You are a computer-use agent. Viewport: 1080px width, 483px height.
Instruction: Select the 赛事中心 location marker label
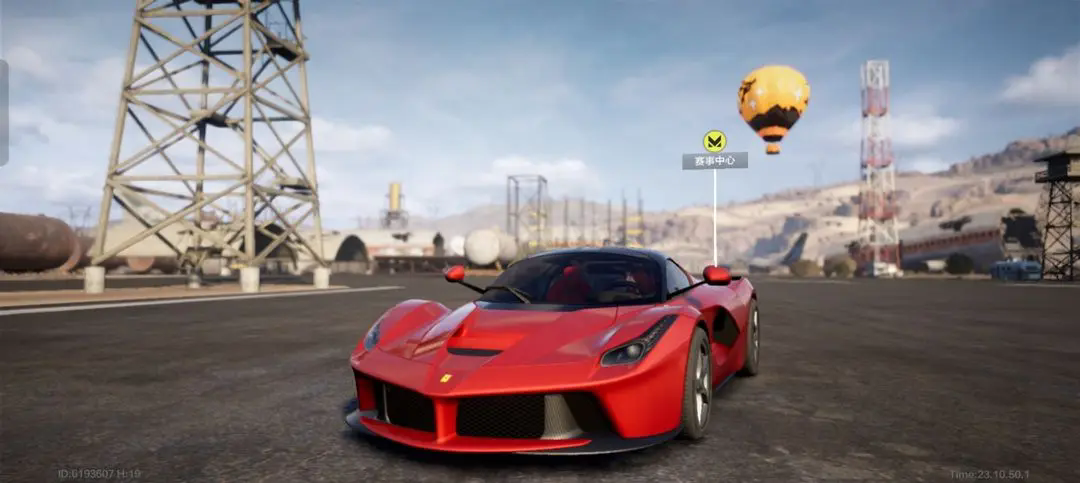point(714,161)
